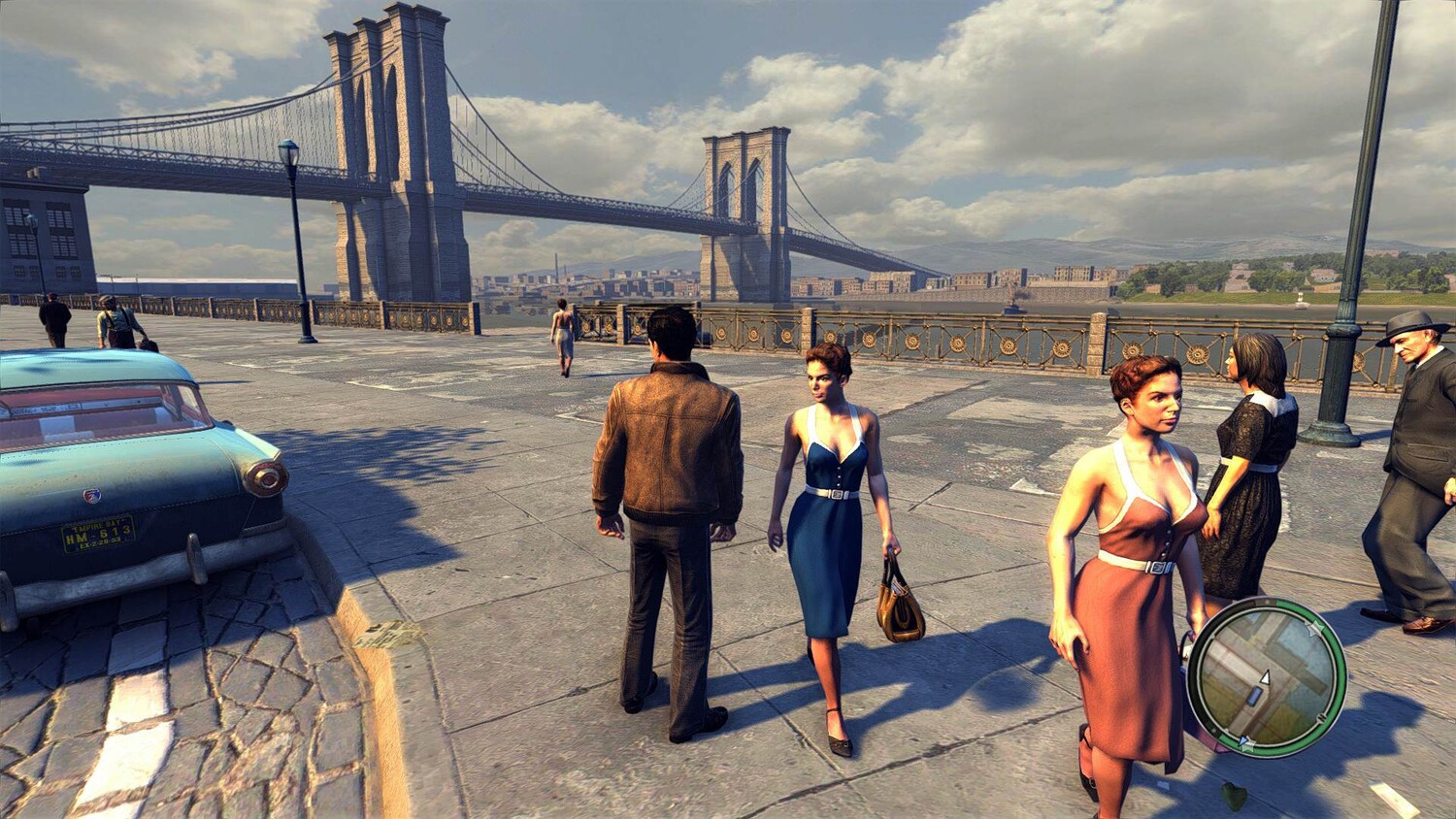Viewport: 1456px width, 819px height.
Task: Click the circular minimap
Action: pyautogui.click(x=1266, y=676)
